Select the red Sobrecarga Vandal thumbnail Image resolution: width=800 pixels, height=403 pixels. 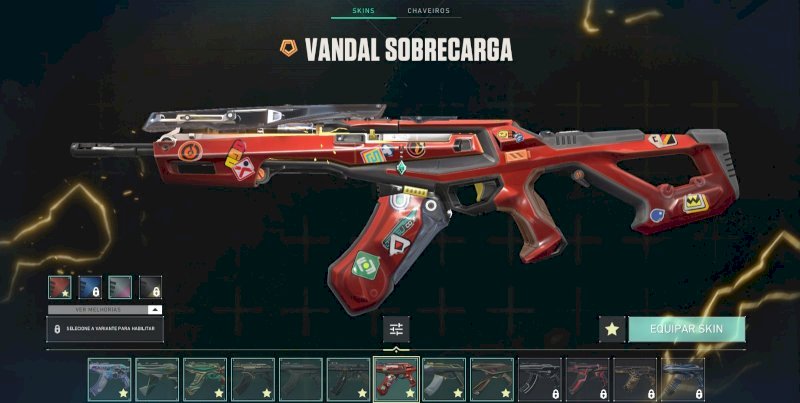pyautogui.click(x=396, y=379)
